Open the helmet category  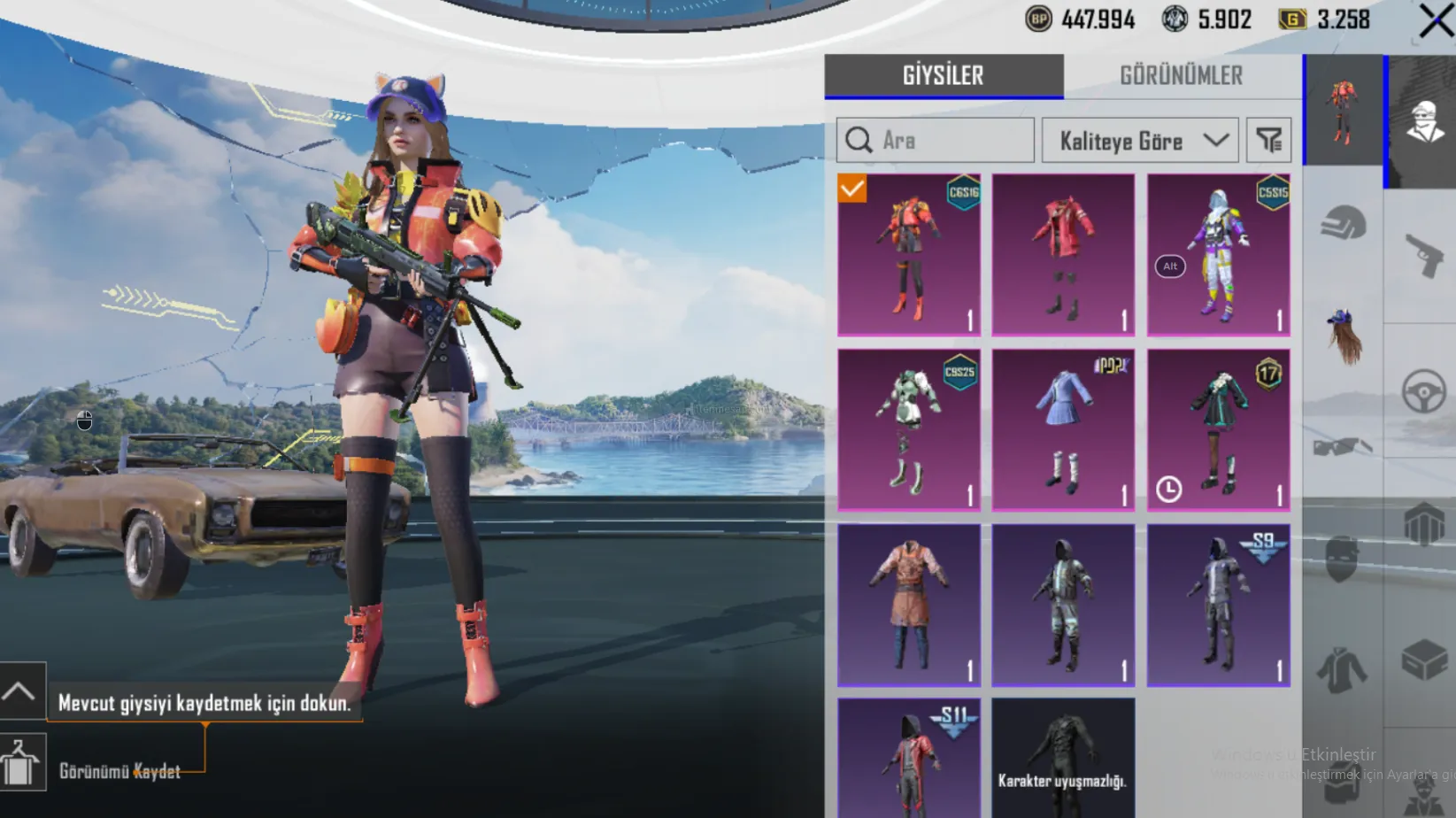coord(1343,223)
